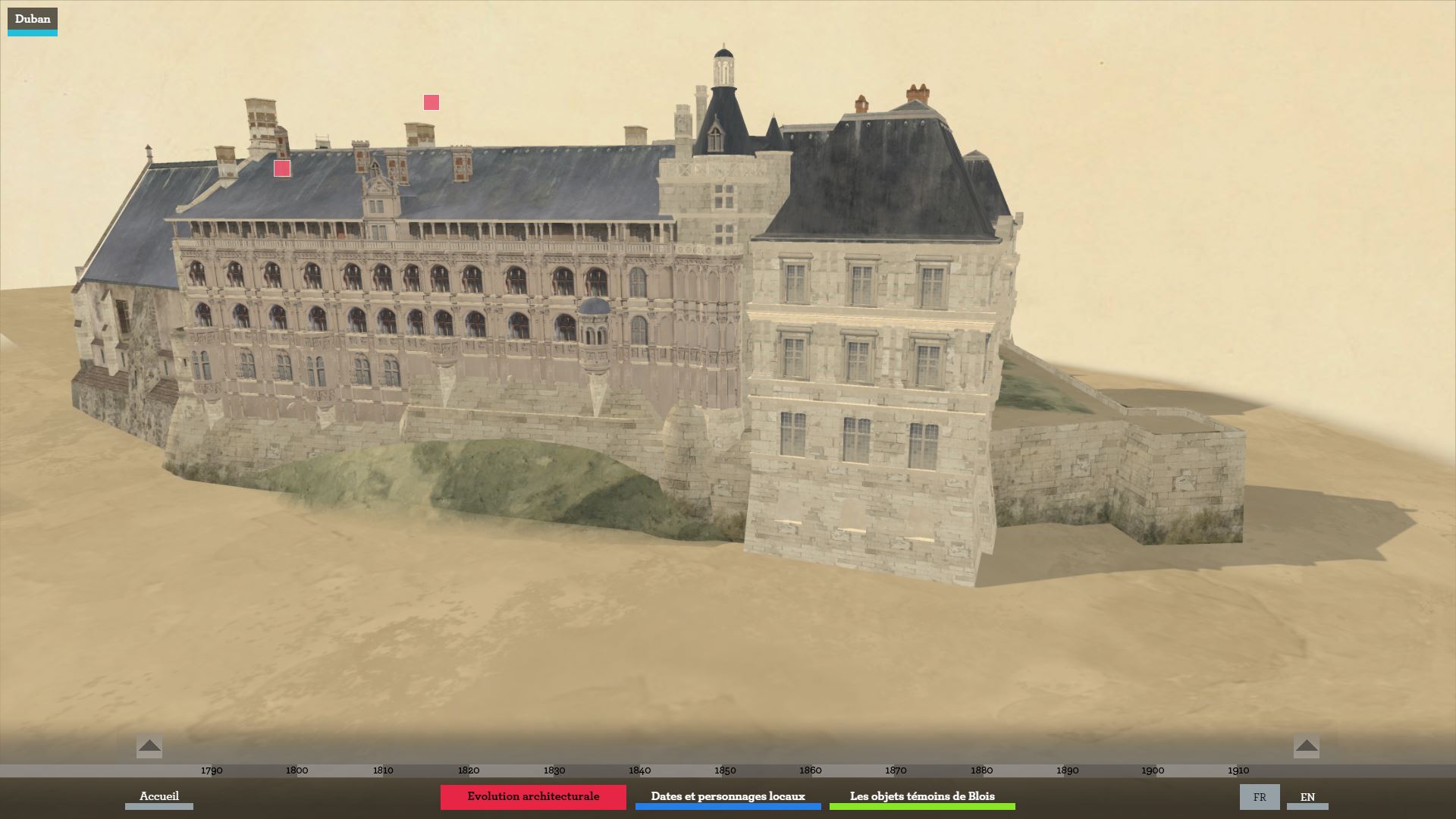This screenshot has width=1456, height=819.
Task: Select year 1800 on the timeline
Action: coord(297,770)
